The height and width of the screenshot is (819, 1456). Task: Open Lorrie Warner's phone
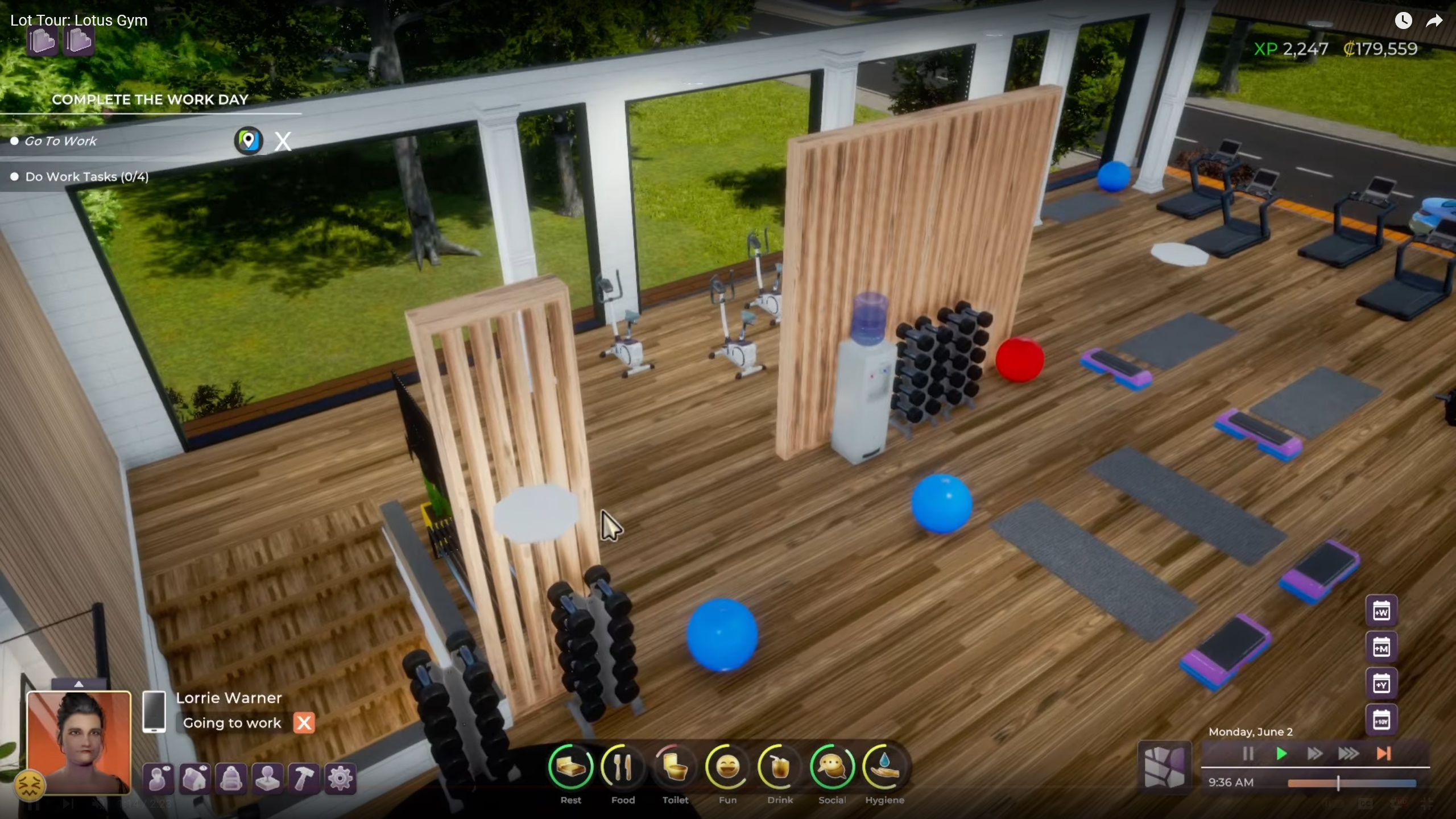click(154, 712)
